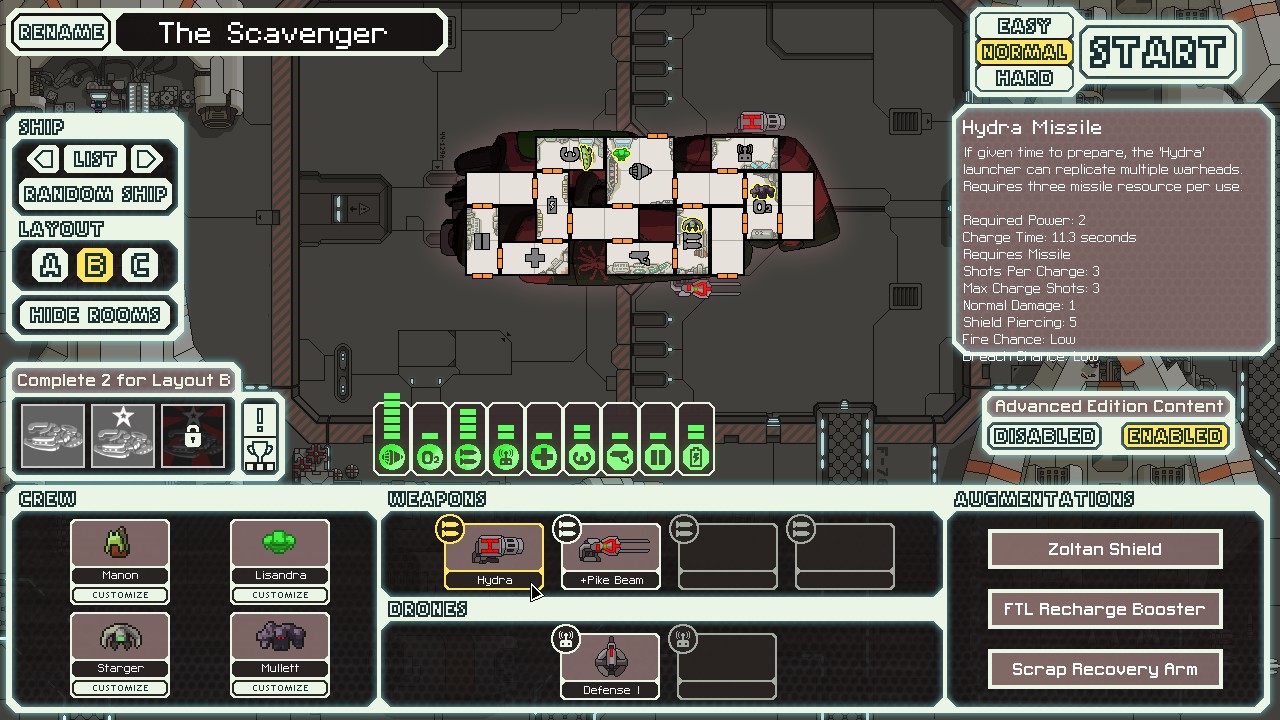
Task: Choose HARD difficulty
Action: 1024,78
